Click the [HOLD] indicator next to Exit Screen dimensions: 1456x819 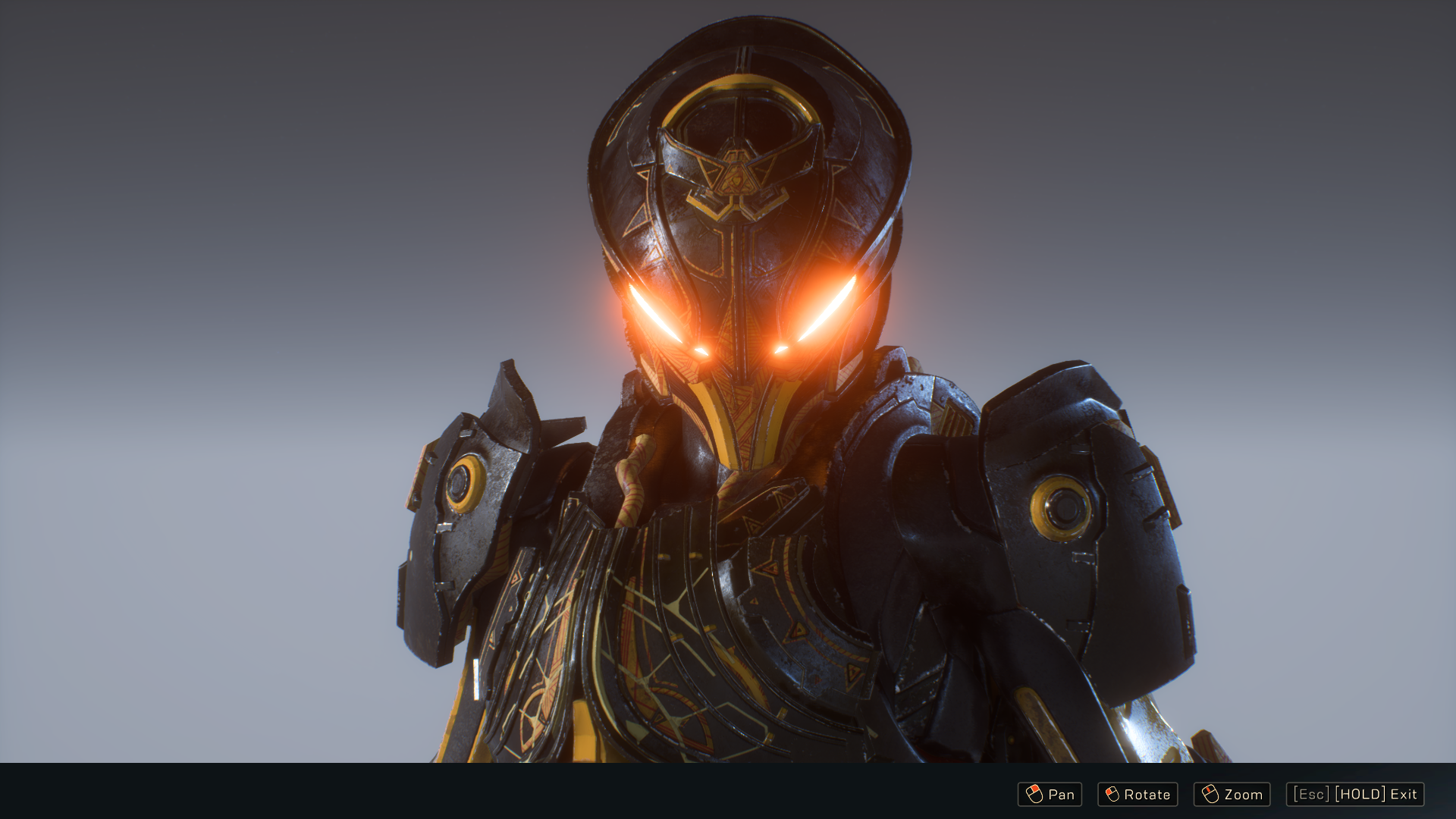pos(1359,795)
